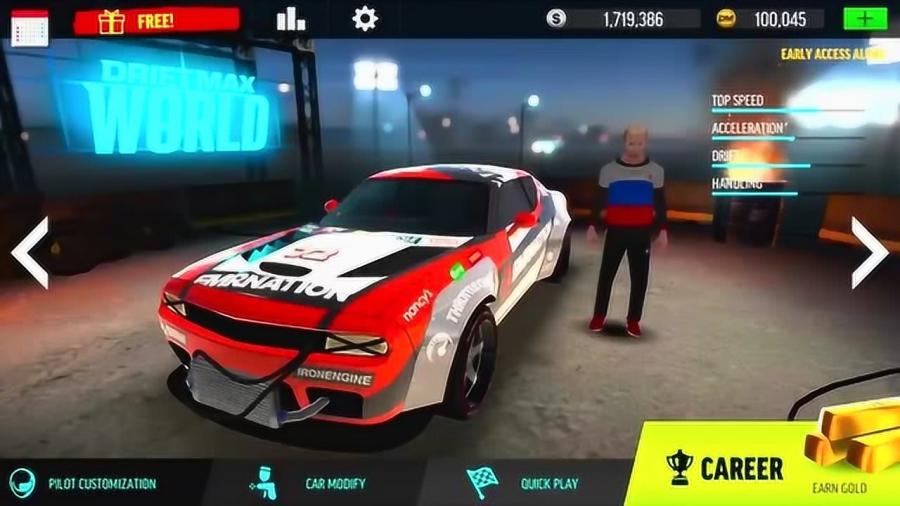Open the settings gear
900x506 pixels.
[365, 19]
